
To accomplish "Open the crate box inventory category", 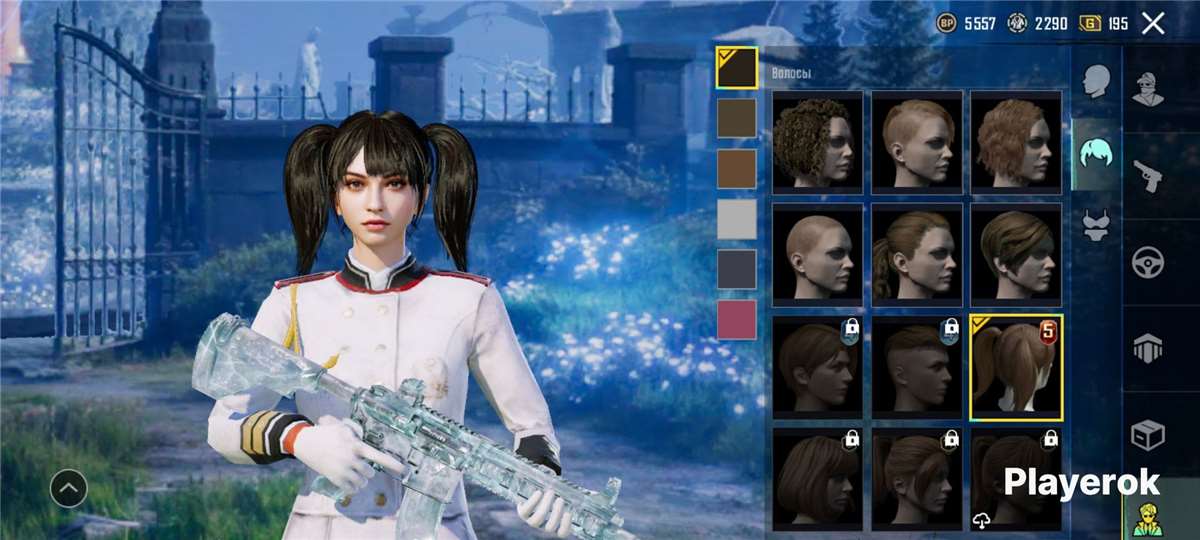I will [1147, 435].
